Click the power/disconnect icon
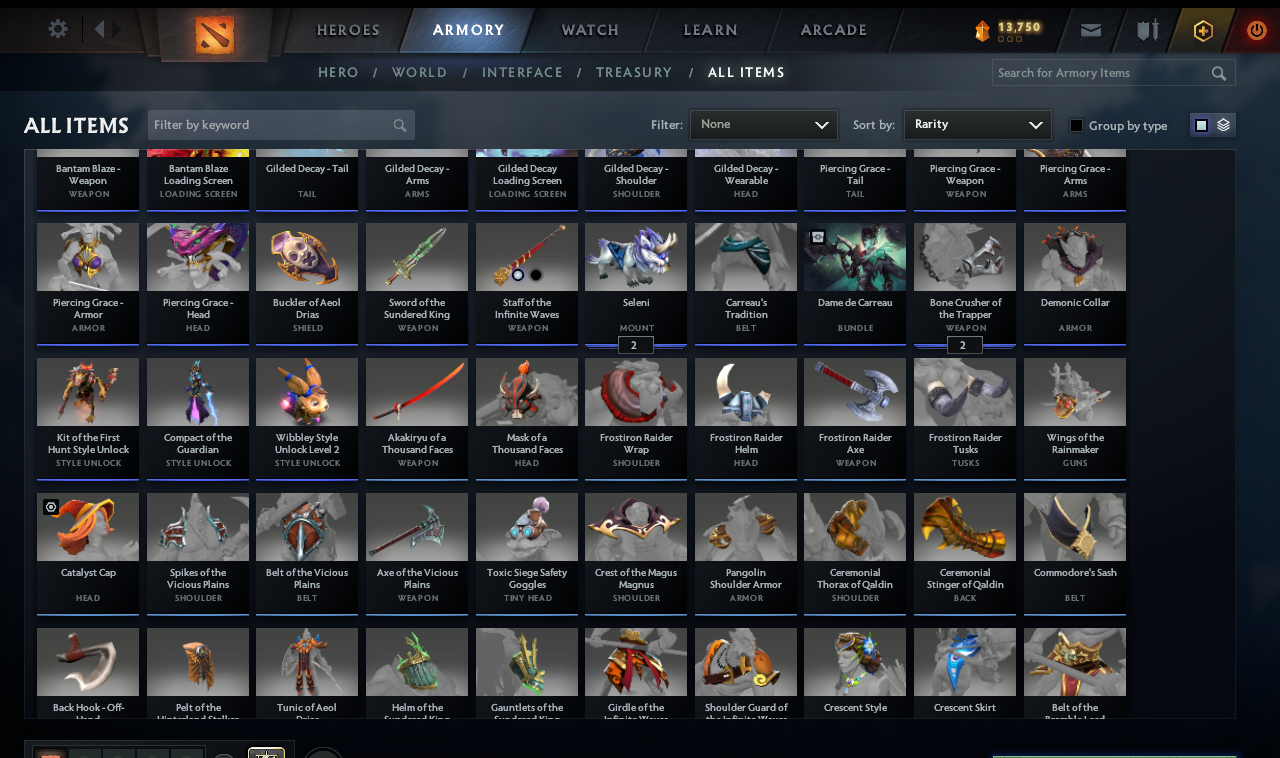Image resolution: width=1280 pixels, height=758 pixels. point(1256,30)
